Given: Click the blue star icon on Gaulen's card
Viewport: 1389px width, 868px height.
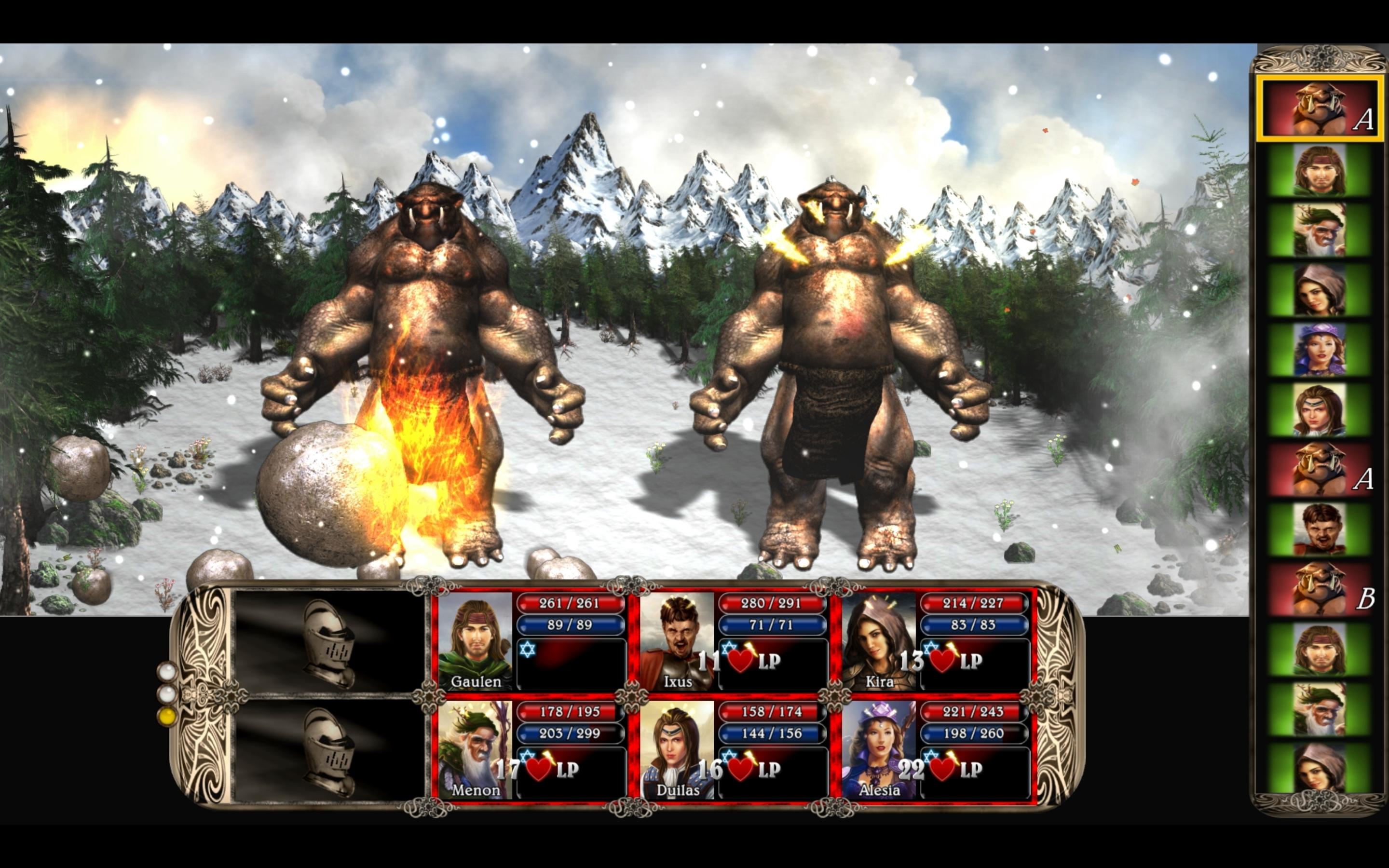Looking at the screenshot, I should click(528, 649).
